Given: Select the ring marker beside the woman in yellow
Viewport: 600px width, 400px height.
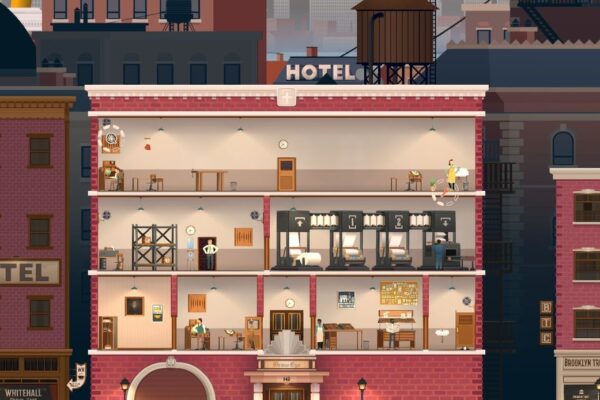Looking at the screenshot, I should point(445,193).
